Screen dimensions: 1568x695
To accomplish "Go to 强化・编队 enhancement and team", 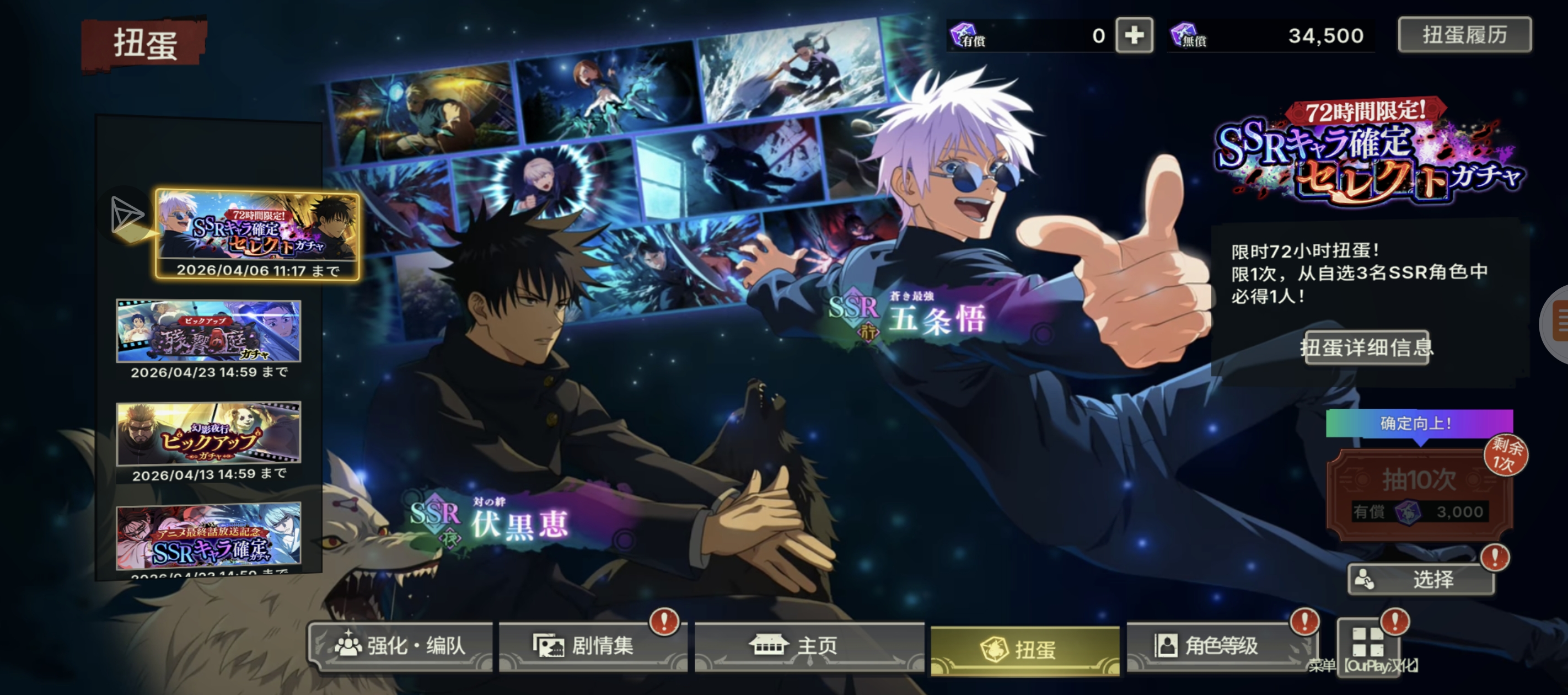I will pyautogui.click(x=401, y=646).
